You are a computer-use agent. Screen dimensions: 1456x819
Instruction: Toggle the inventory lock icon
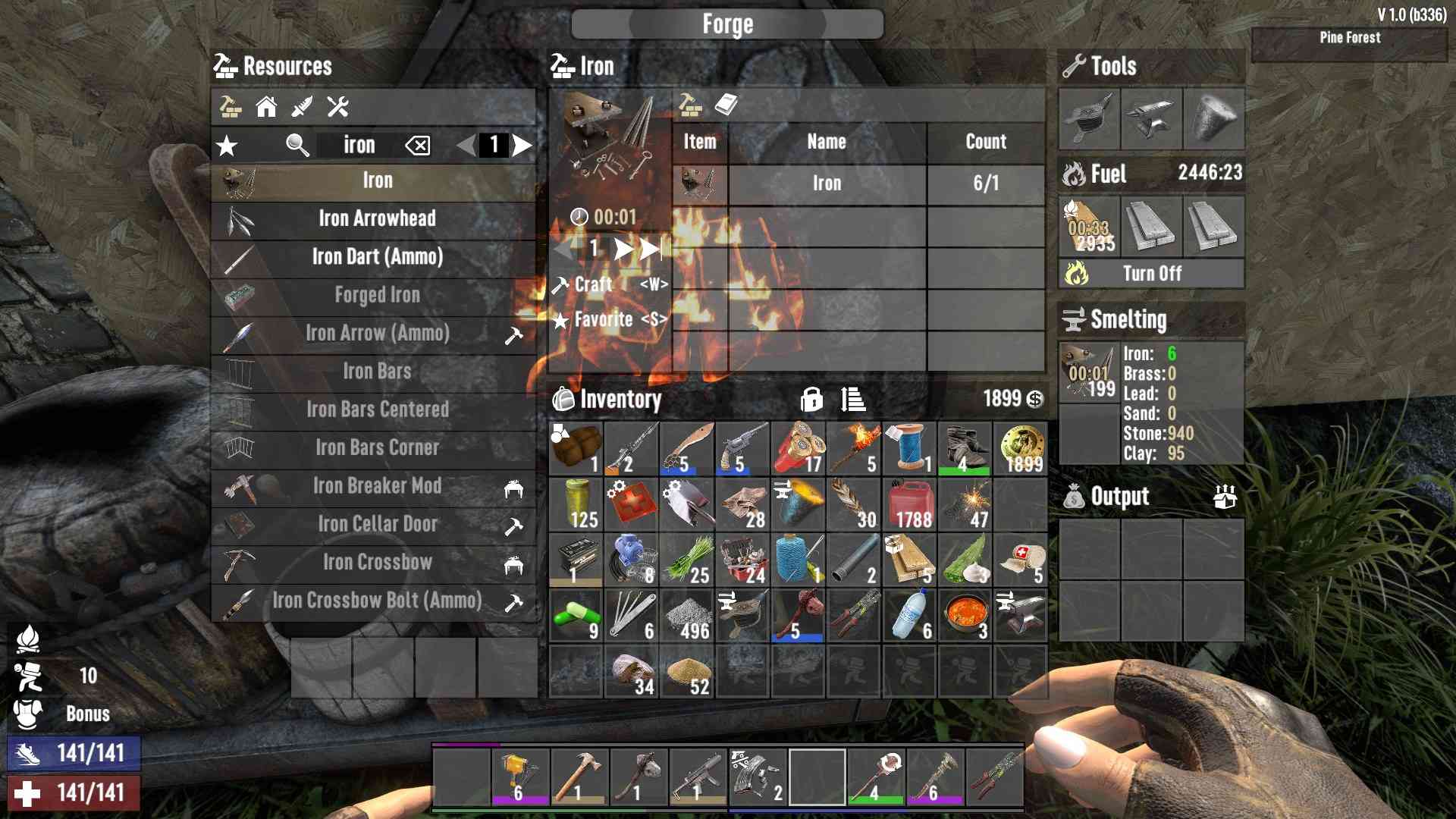[811, 399]
